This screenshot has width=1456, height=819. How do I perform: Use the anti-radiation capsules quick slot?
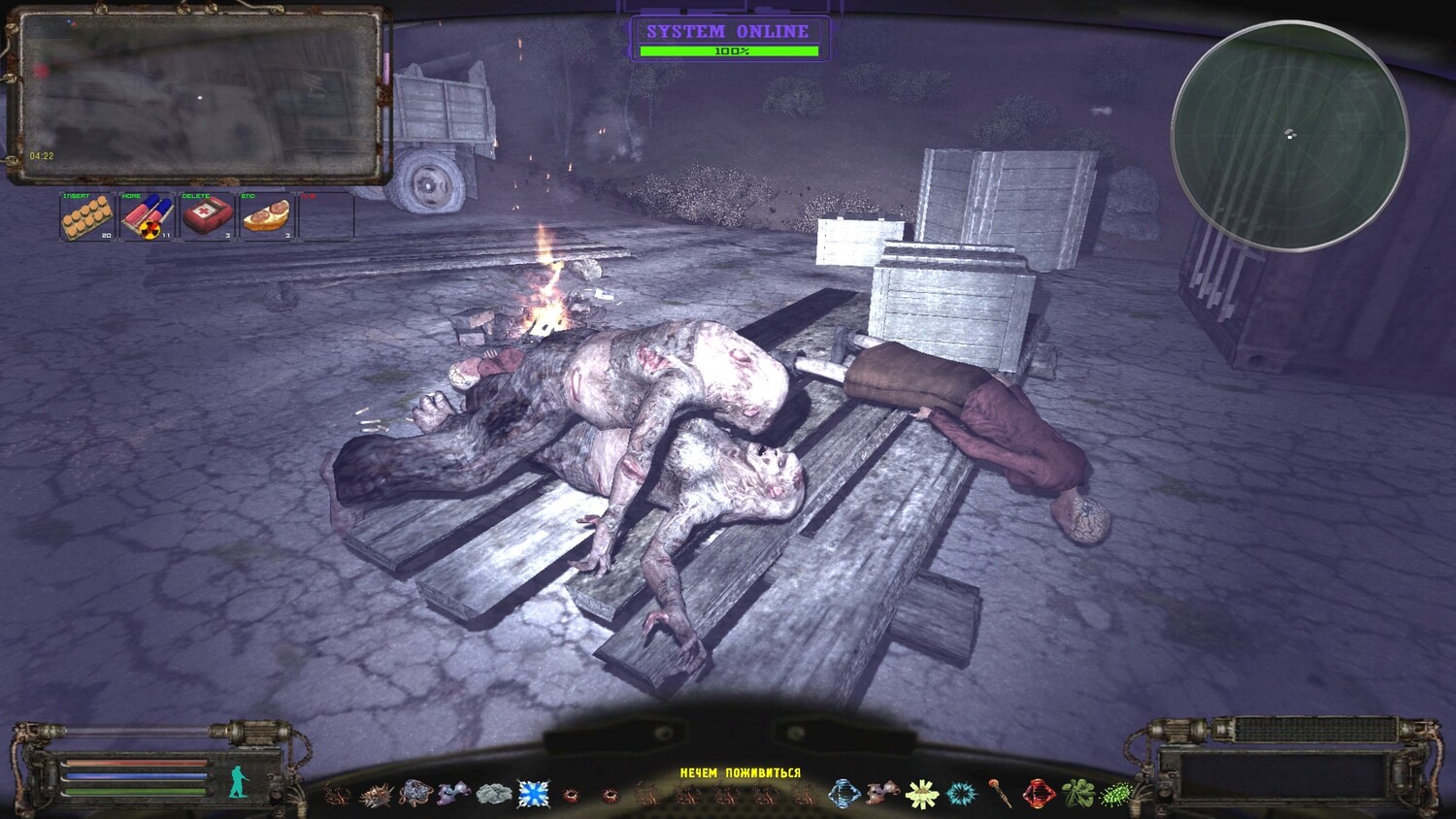tap(147, 216)
